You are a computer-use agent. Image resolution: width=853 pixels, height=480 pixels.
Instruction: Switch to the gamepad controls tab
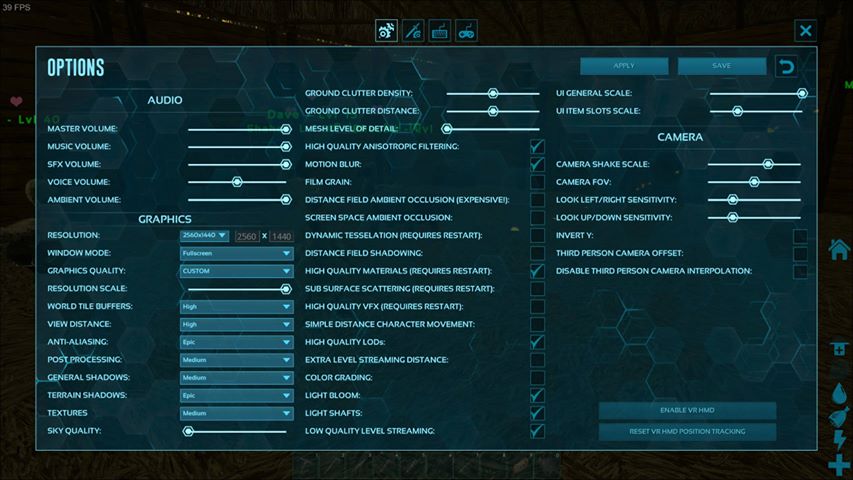466,31
